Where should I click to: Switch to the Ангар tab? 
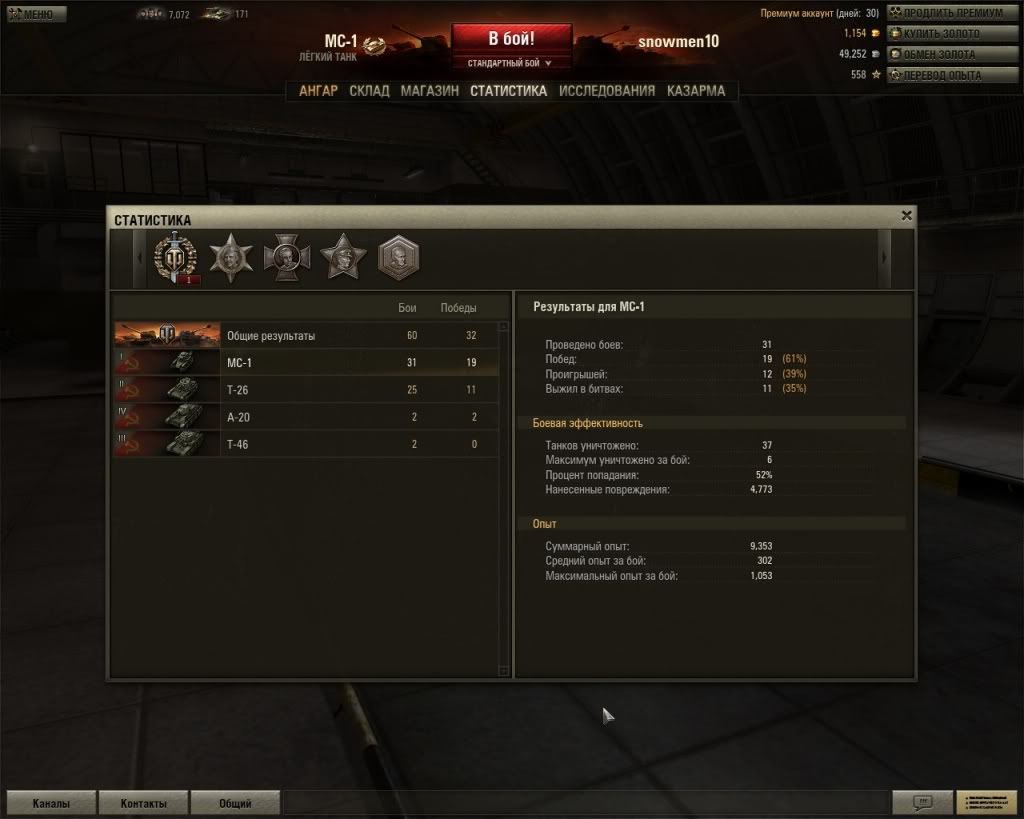click(318, 91)
